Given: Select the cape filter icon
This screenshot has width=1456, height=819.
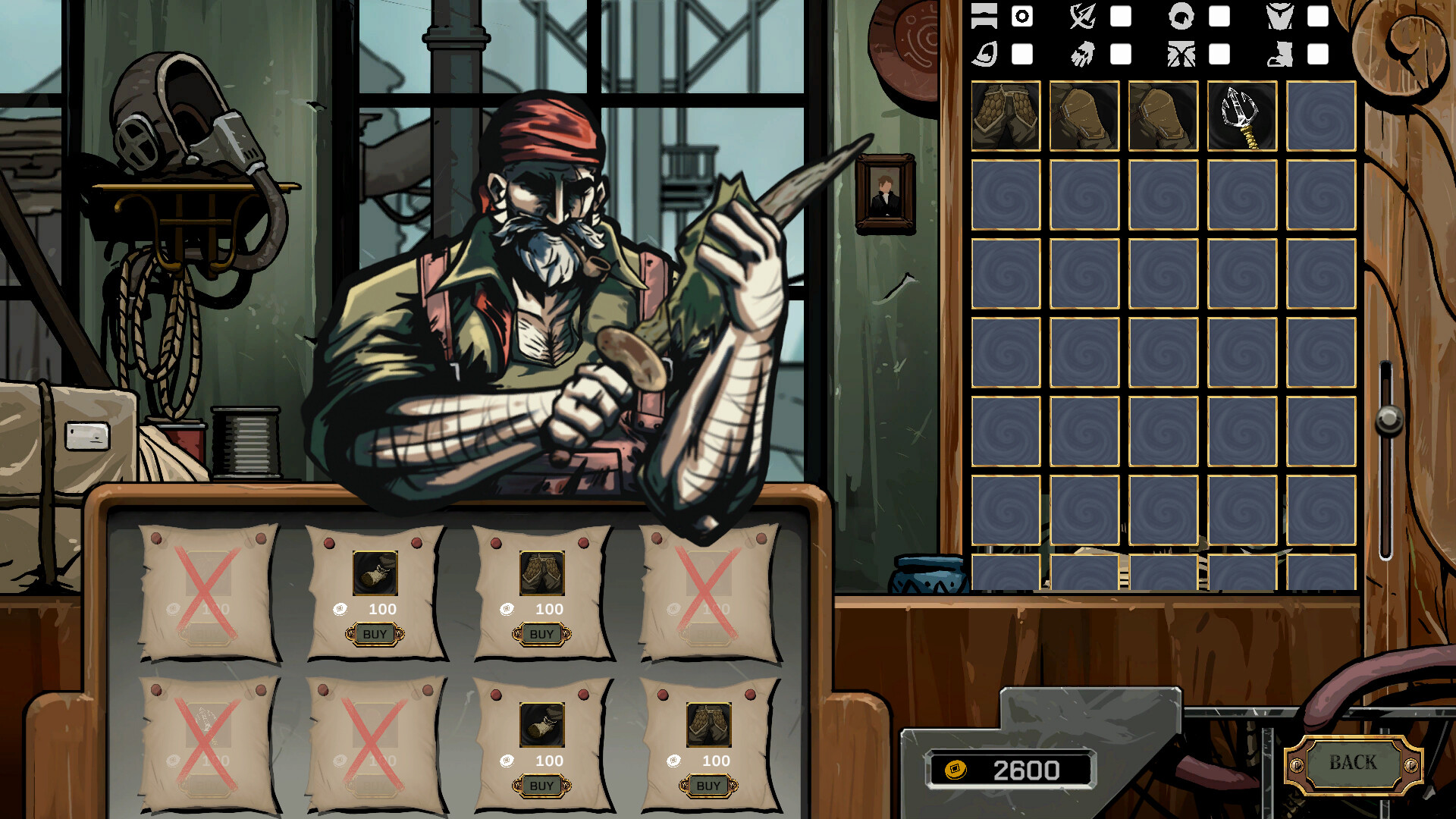Looking at the screenshot, I should pyautogui.click(x=984, y=53).
